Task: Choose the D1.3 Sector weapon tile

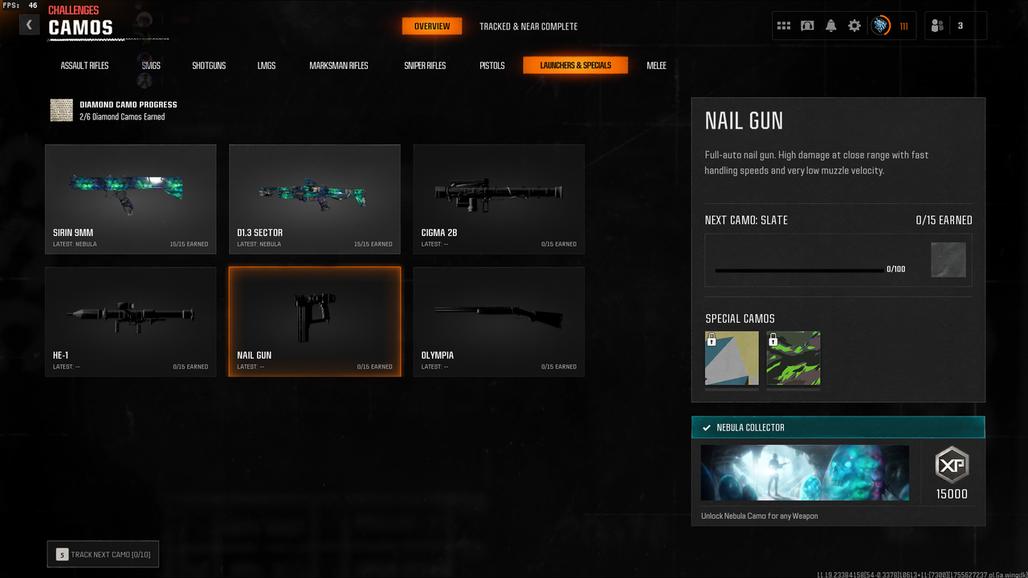Action: pos(314,198)
